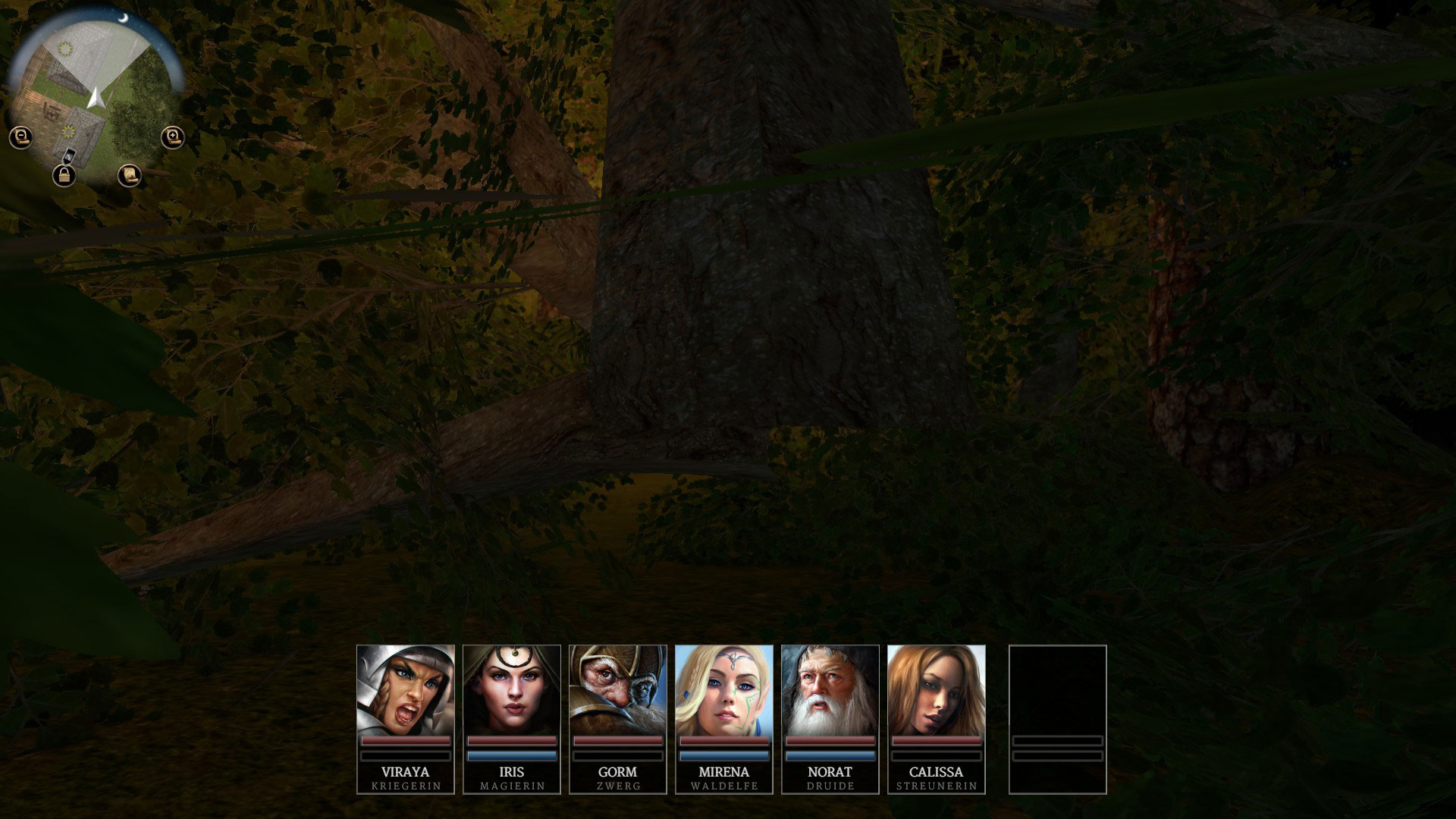
Task: Choose Iris the Magierin portrait
Action: point(512,690)
